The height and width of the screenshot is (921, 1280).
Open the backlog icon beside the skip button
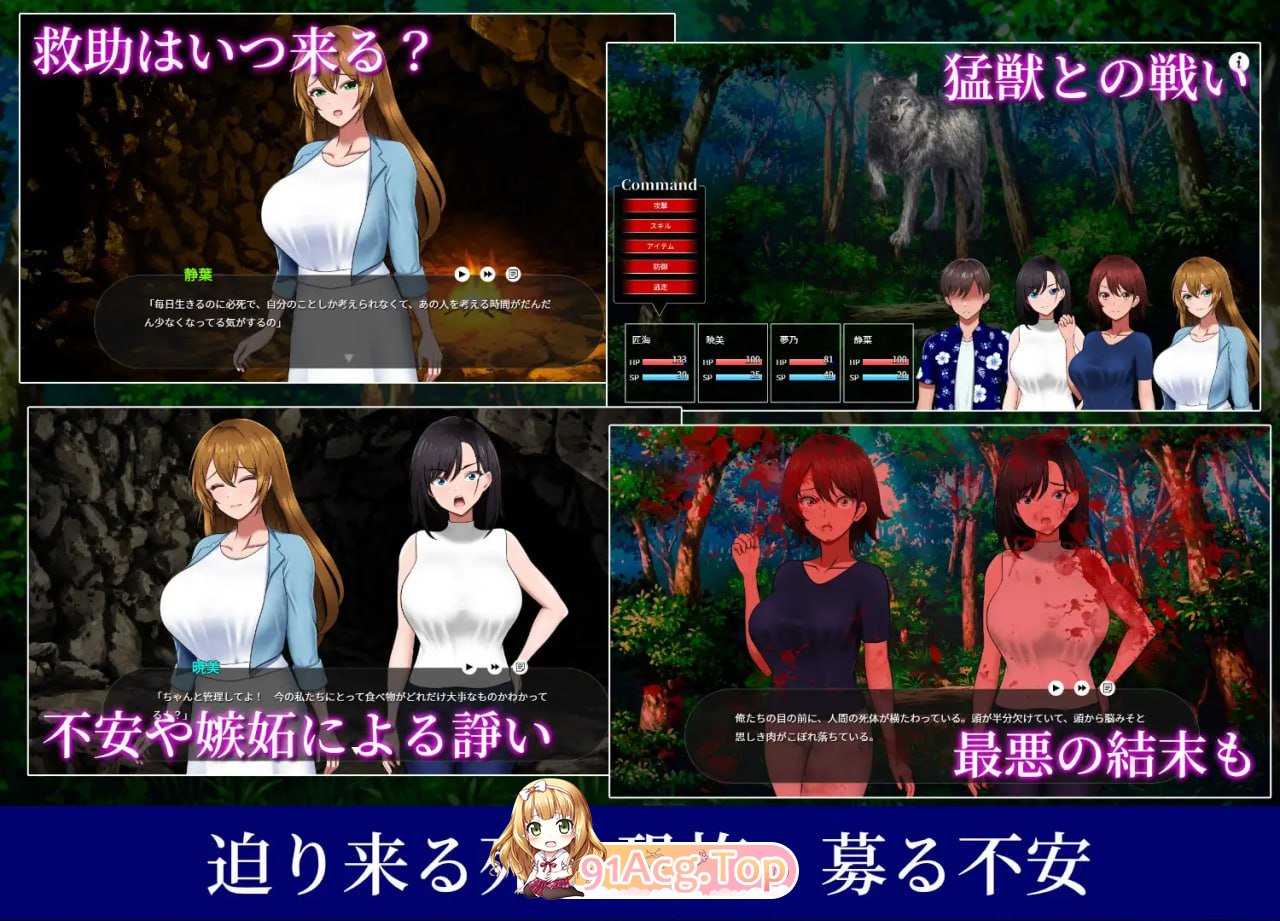pos(513,273)
